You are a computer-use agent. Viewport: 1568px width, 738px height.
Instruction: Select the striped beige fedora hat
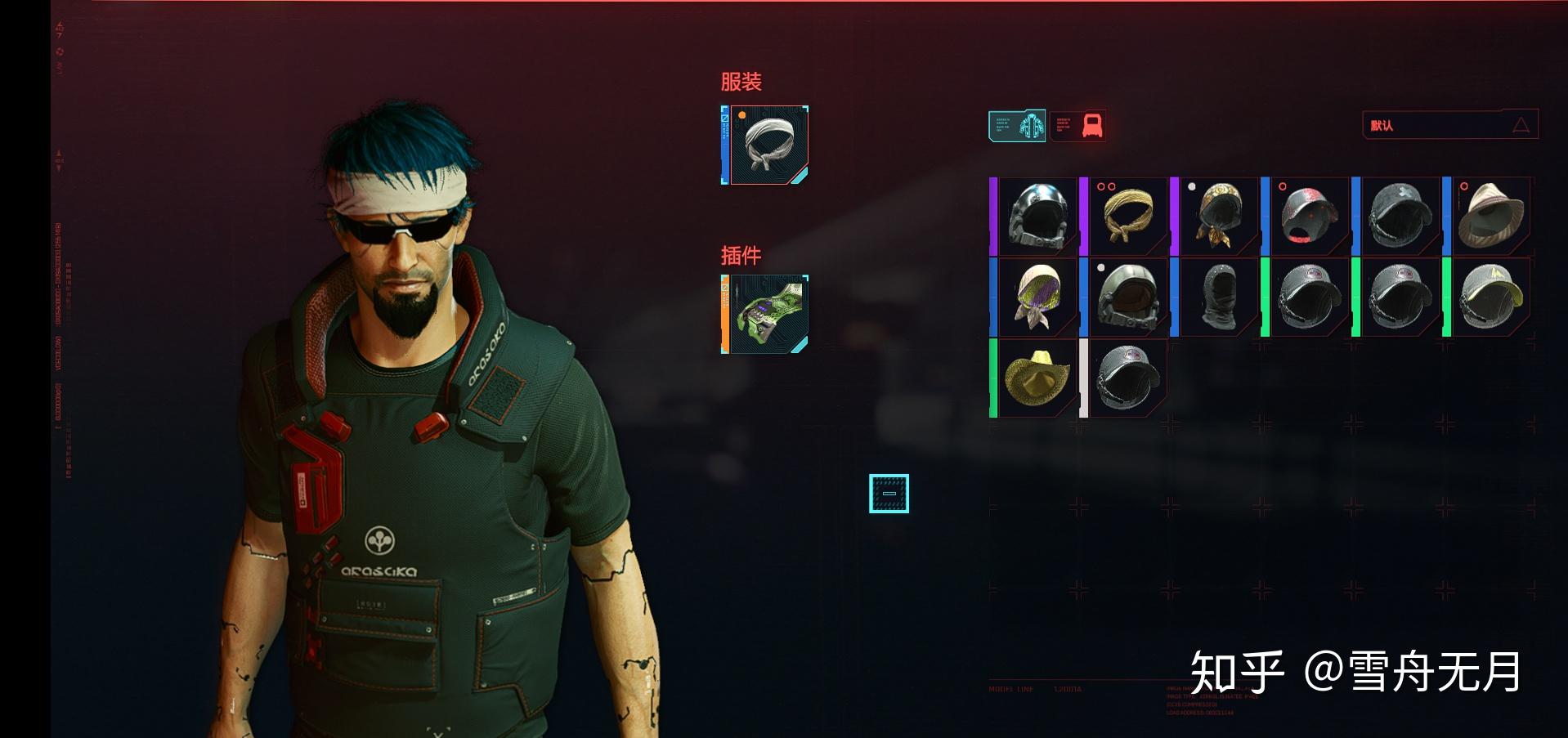click(x=1491, y=216)
